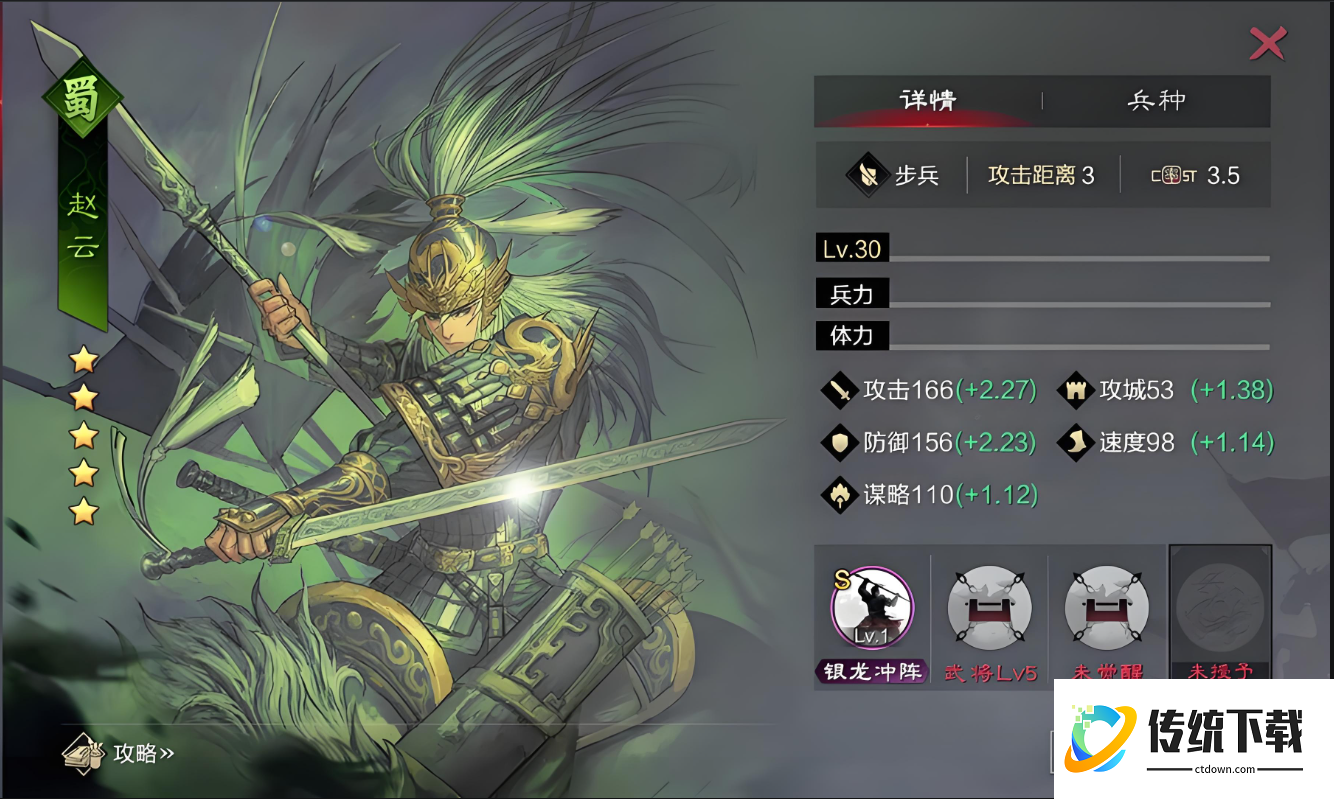Select the locked 武将Lv5 skill slot
Viewport: 1334px width, 799px height.
989,606
